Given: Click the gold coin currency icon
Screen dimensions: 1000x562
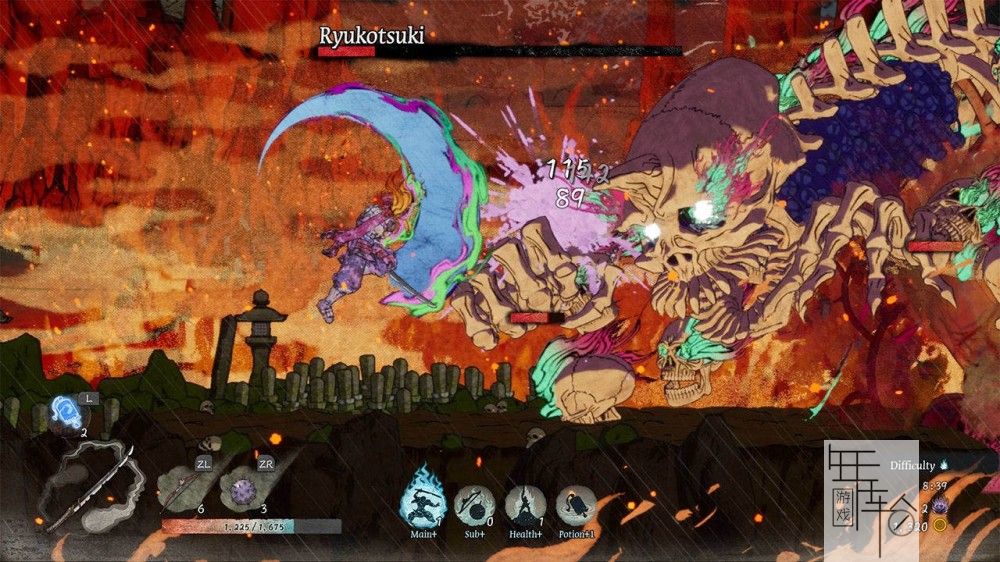Looking at the screenshot, I should point(941,524).
